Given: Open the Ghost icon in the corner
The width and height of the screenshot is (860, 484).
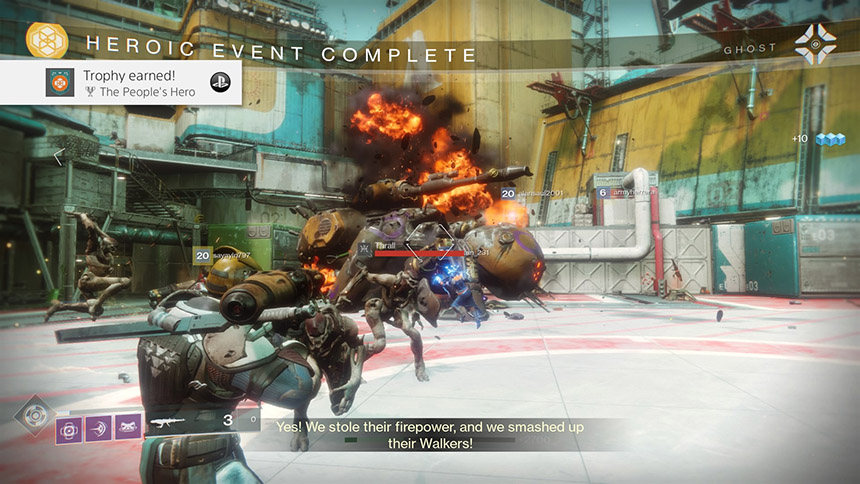Looking at the screenshot, I should coord(815,45).
